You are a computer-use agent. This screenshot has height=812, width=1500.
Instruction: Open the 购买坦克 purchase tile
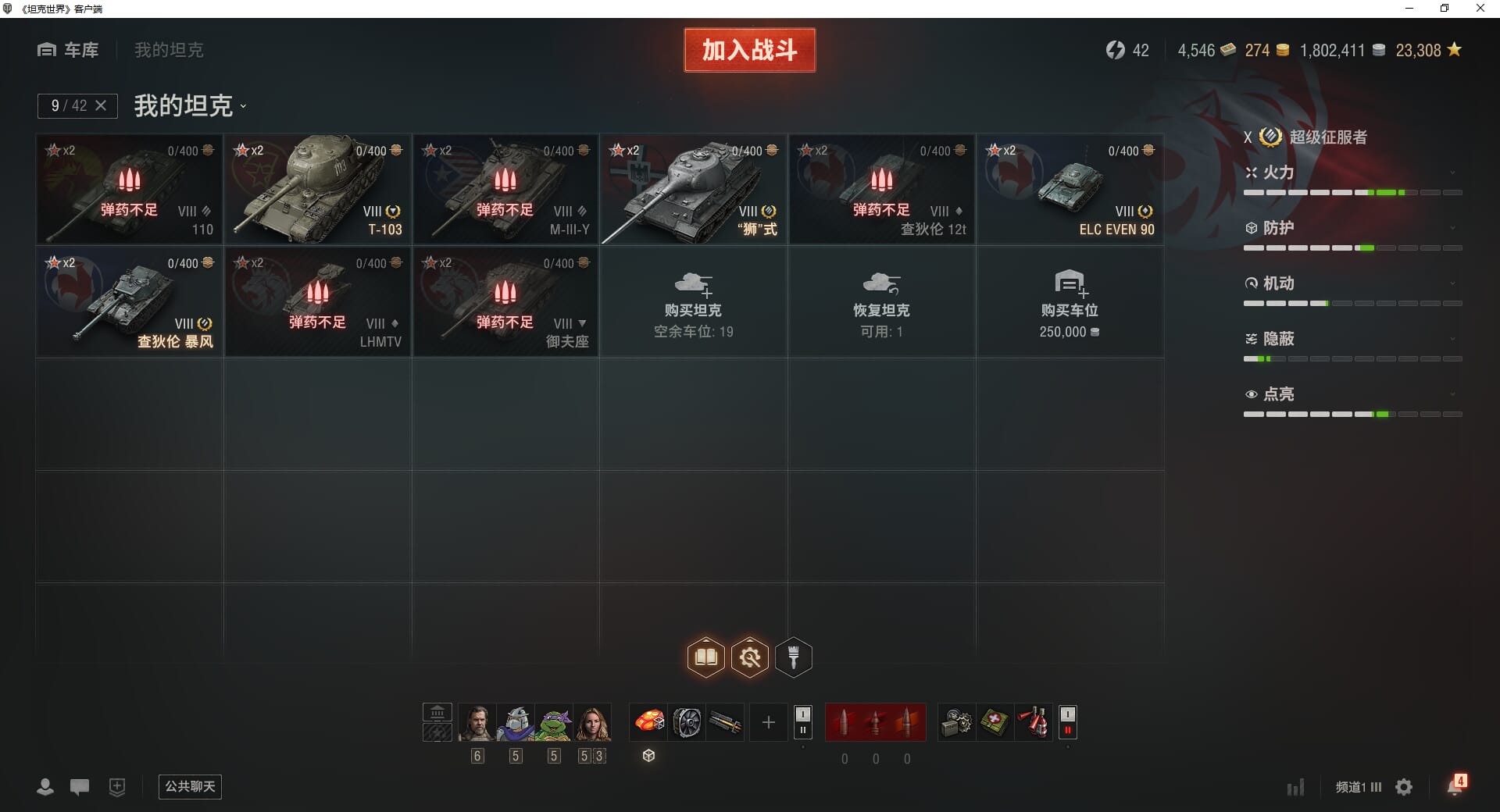[694, 302]
